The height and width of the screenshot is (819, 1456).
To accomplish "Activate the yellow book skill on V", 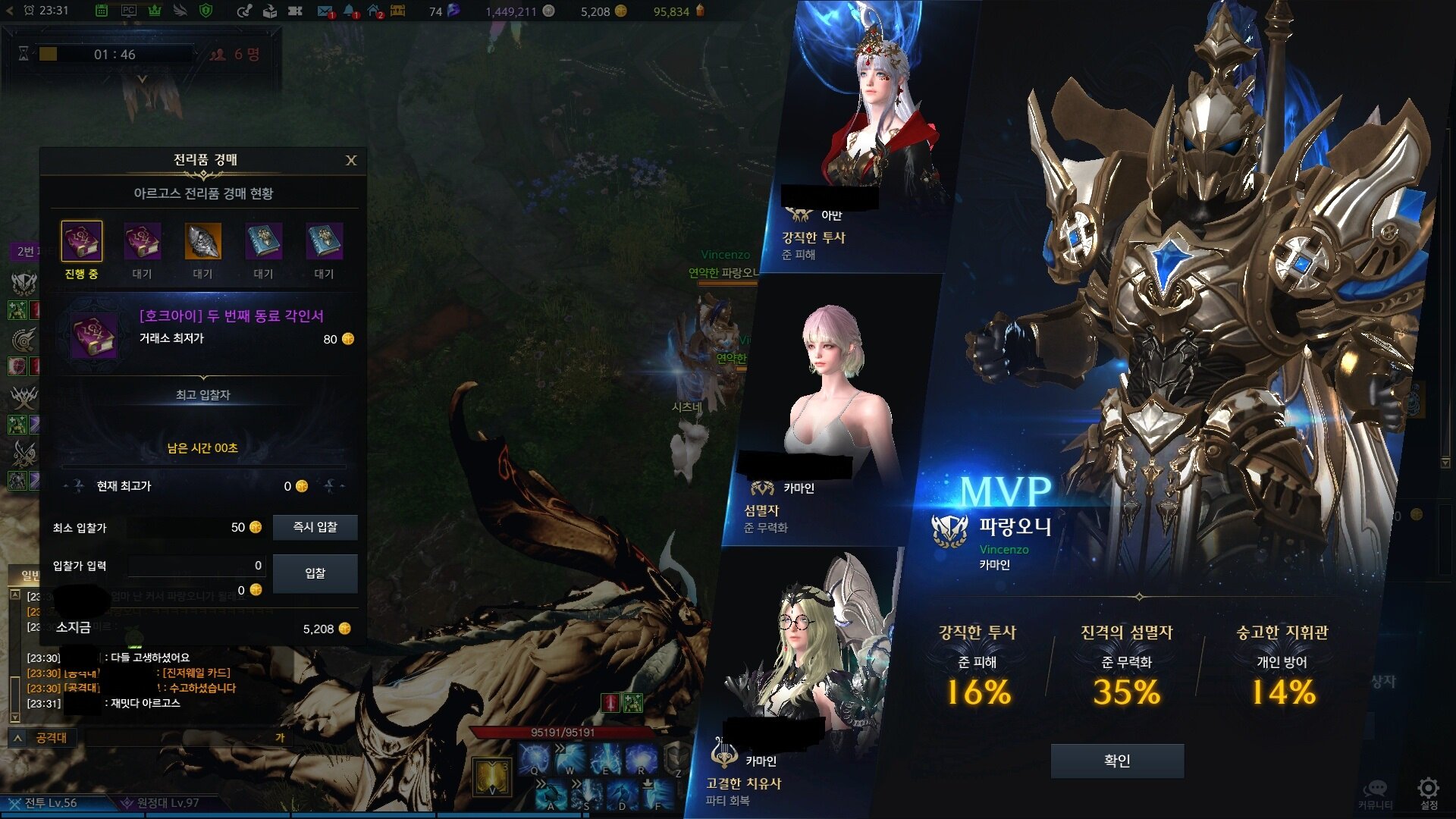I will click(x=491, y=776).
